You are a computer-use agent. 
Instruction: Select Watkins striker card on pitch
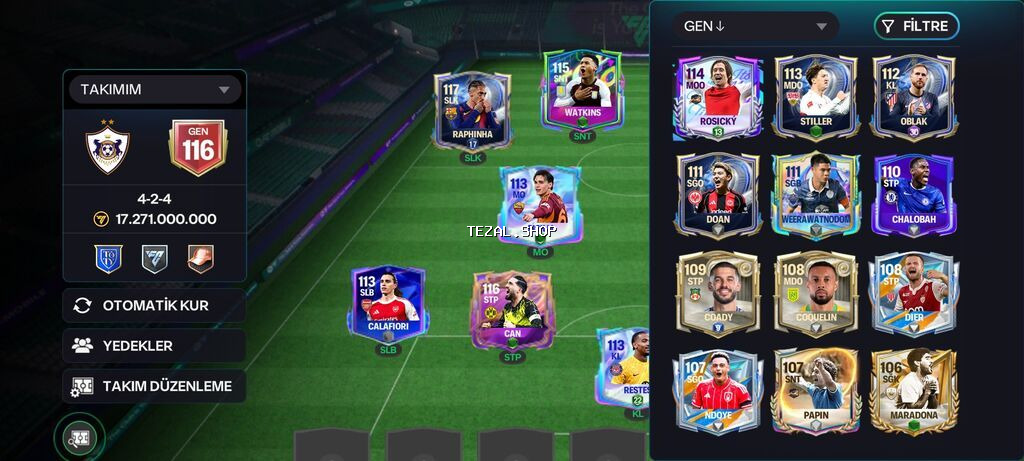(581, 92)
